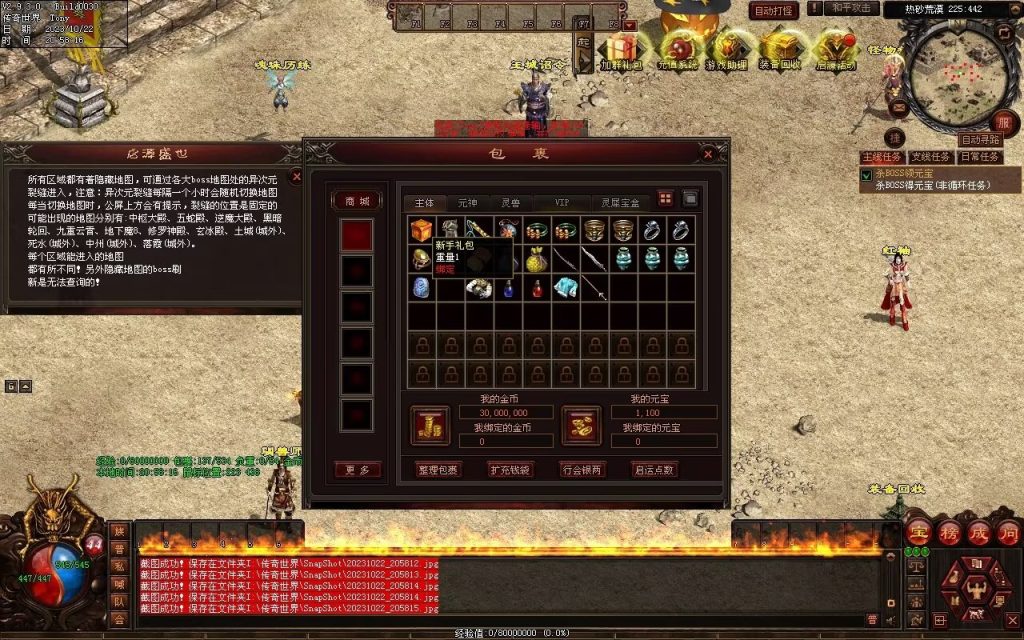The height and width of the screenshot is (640, 1024).
Task: Expand the money pouch with 扩充钱袋
Action: [x=510, y=469]
